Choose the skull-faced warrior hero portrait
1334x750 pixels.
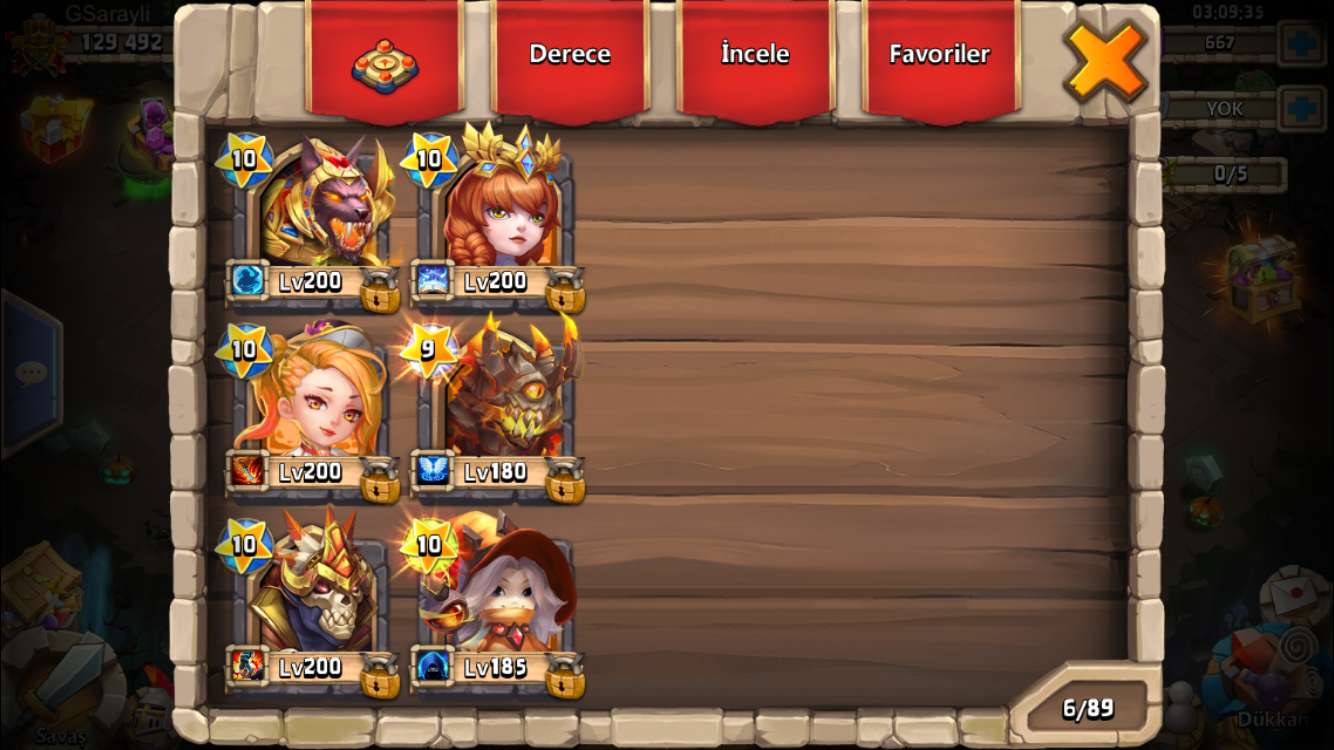[x=318, y=590]
